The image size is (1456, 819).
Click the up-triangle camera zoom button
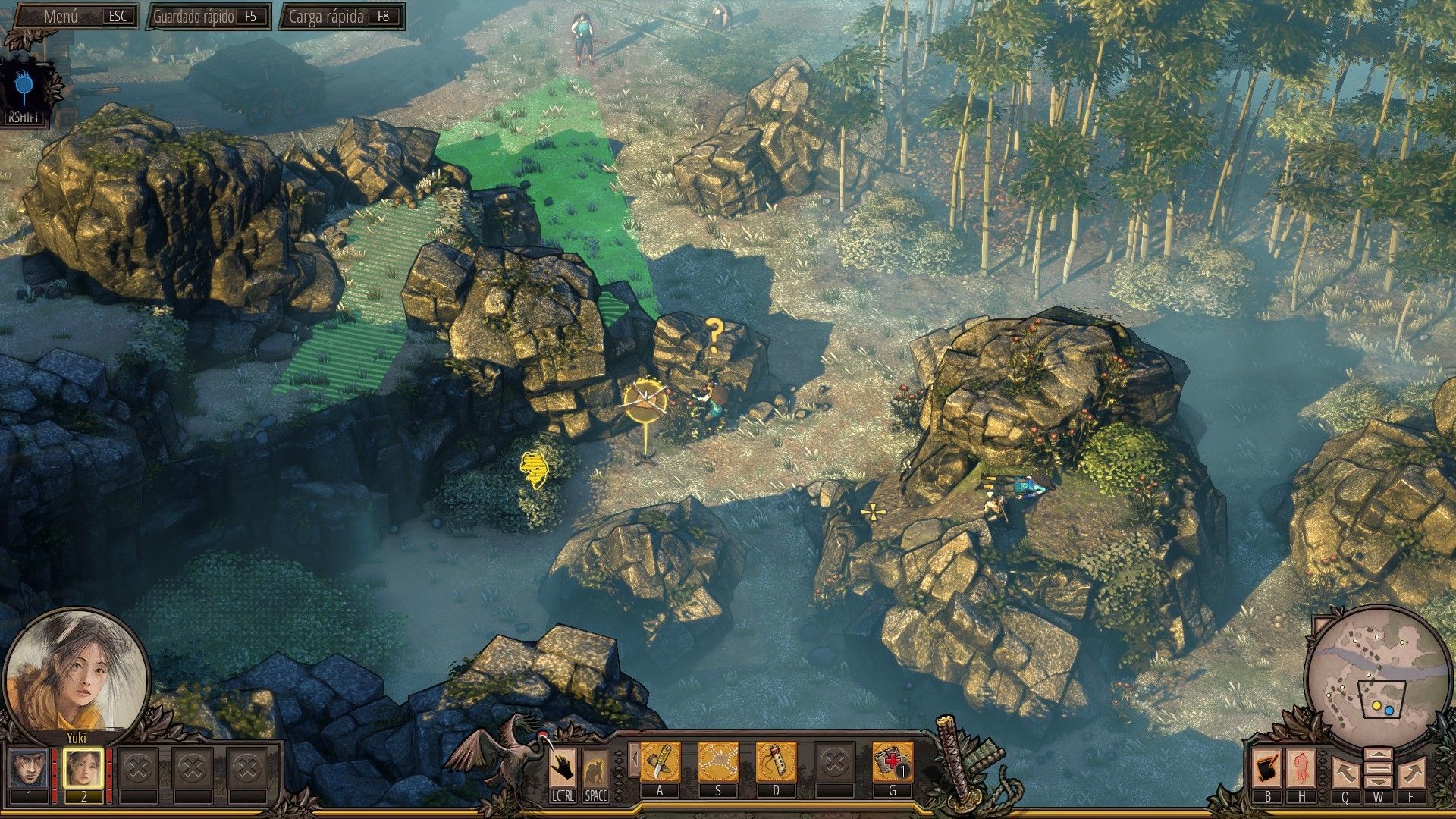pyautogui.click(x=1378, y=755)
